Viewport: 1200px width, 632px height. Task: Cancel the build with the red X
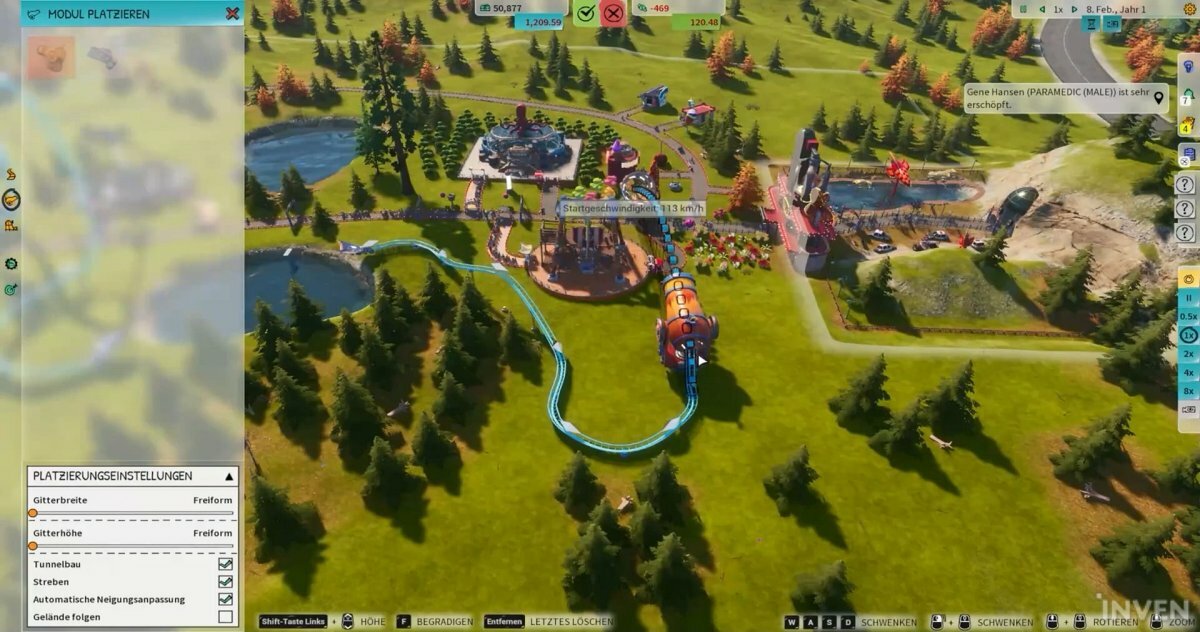tap(613, 13)
